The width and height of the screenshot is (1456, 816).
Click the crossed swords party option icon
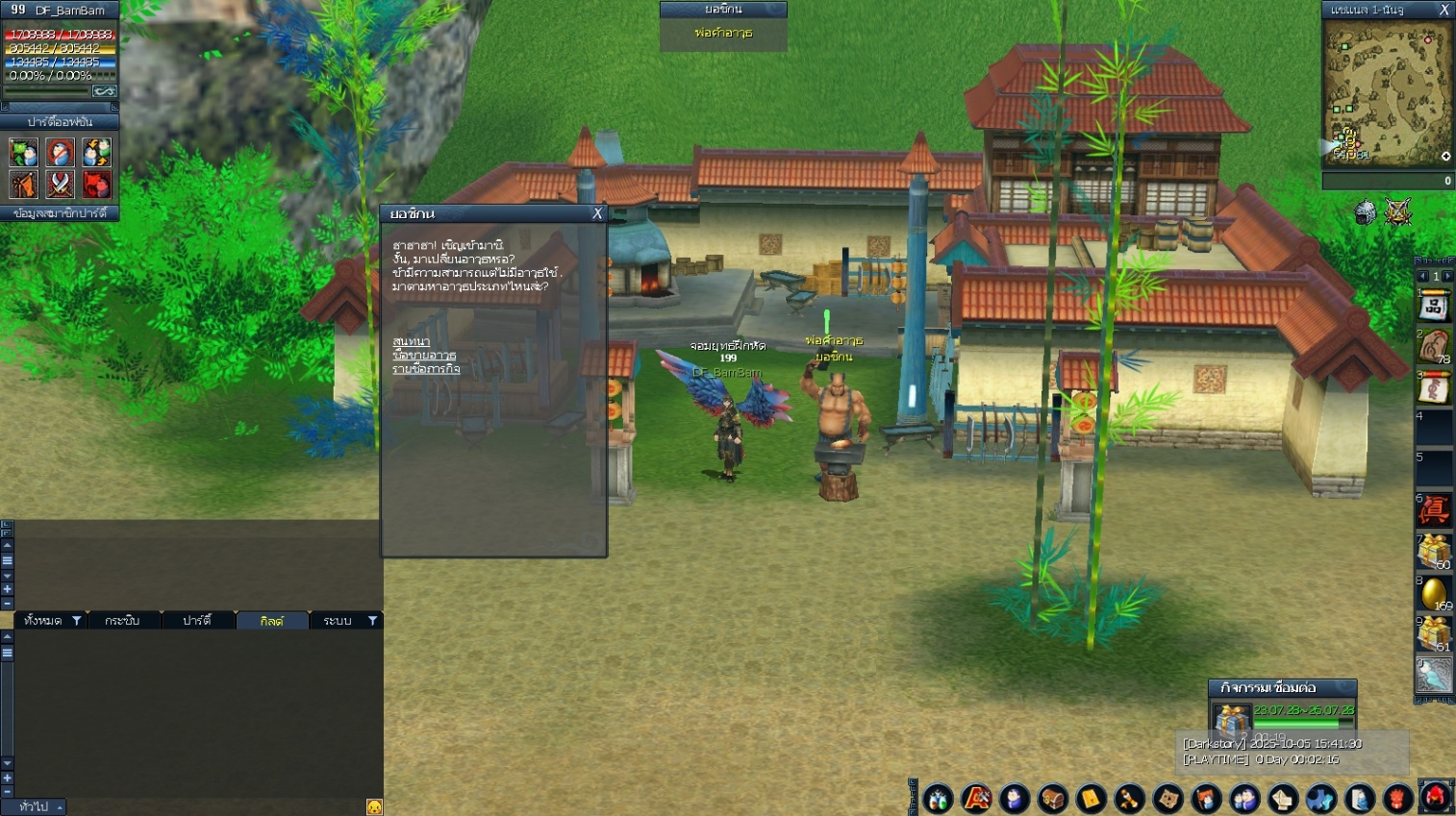[60, 184]
